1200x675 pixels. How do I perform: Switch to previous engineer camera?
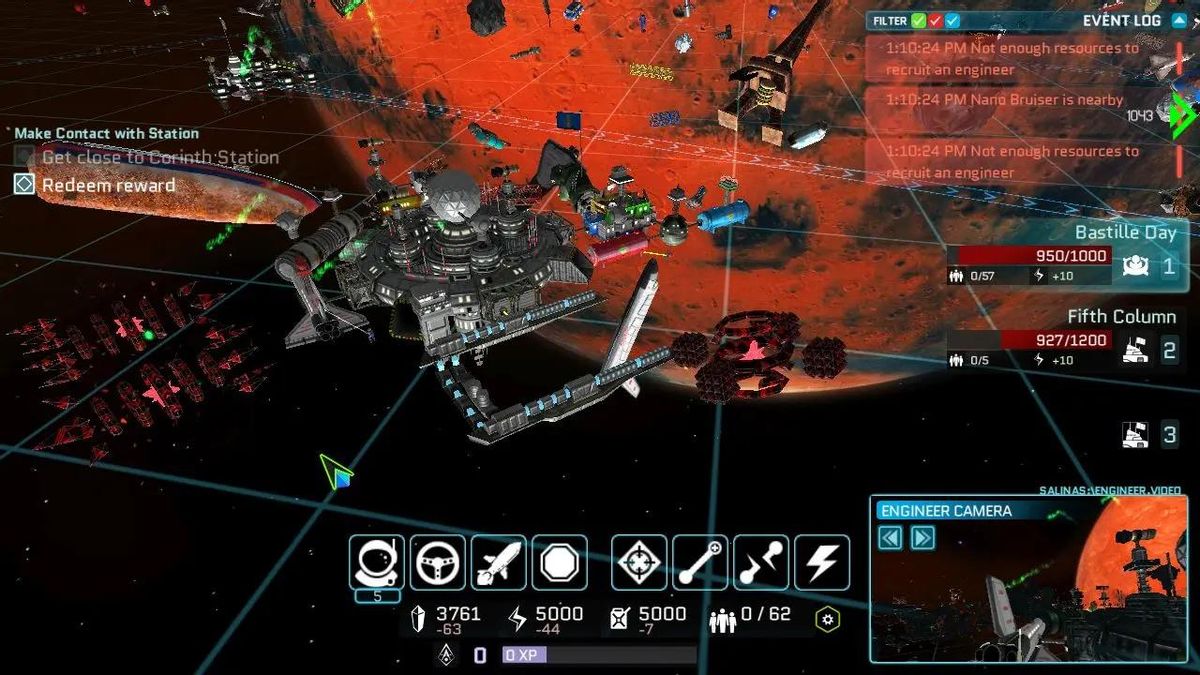(x=890, y=538)
